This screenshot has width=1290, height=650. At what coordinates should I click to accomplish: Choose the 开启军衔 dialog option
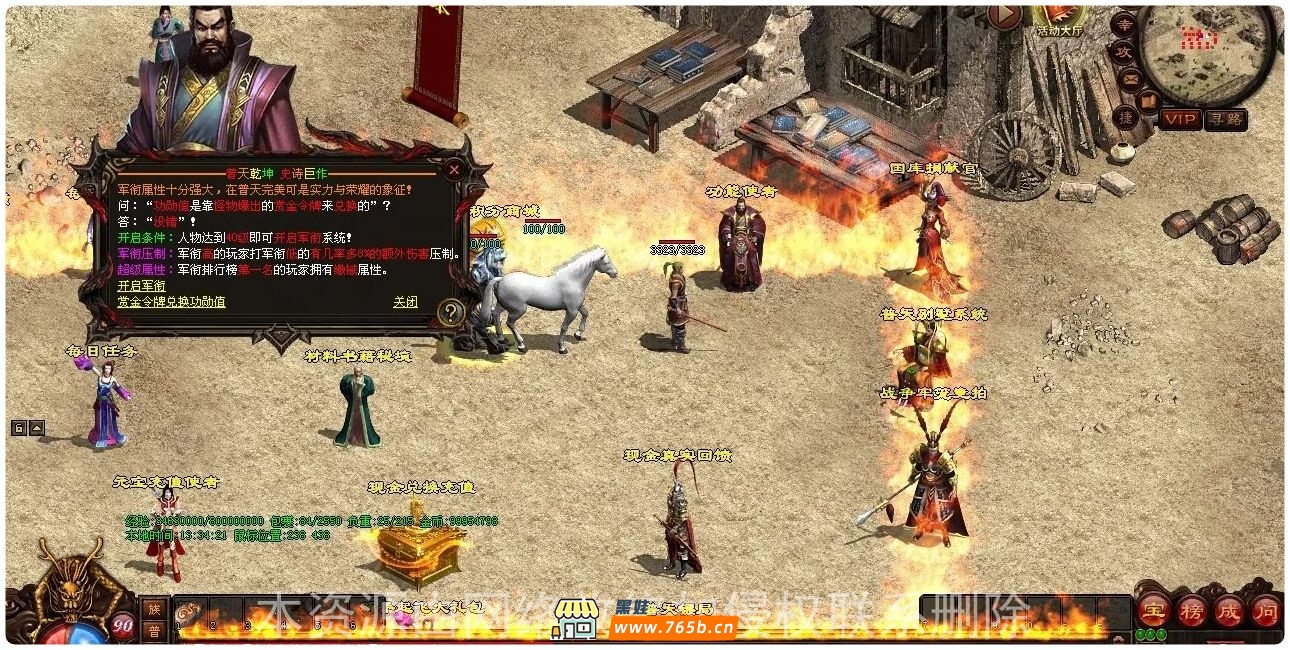(140, 285)
